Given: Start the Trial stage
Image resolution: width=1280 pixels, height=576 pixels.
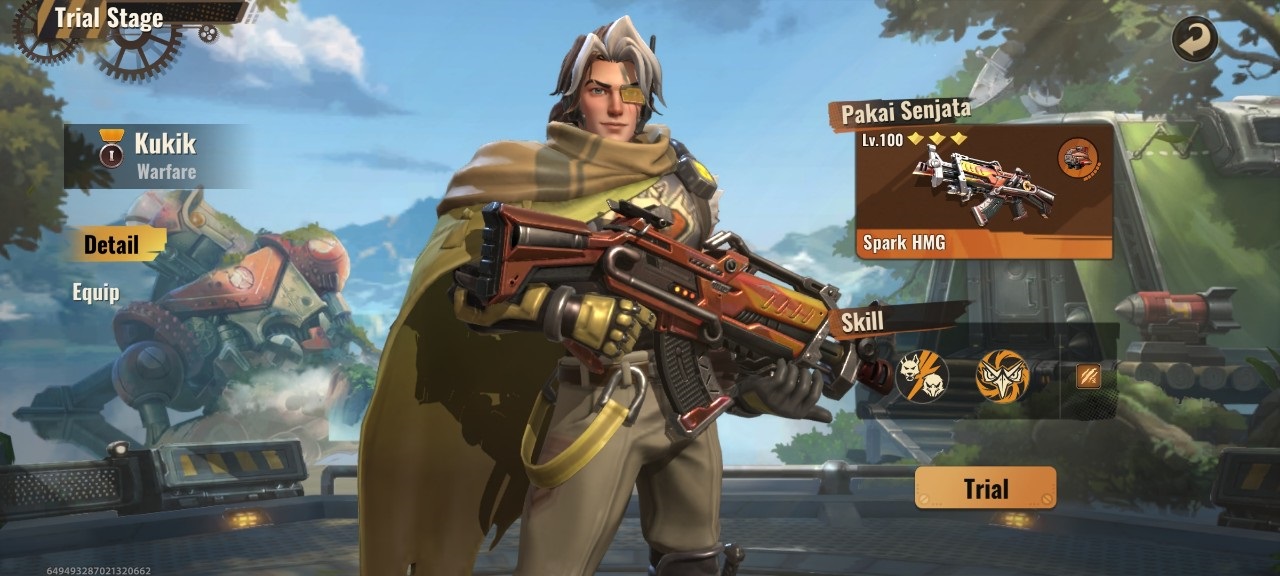Looking at the screenshot, I should [x=985, y=488].
